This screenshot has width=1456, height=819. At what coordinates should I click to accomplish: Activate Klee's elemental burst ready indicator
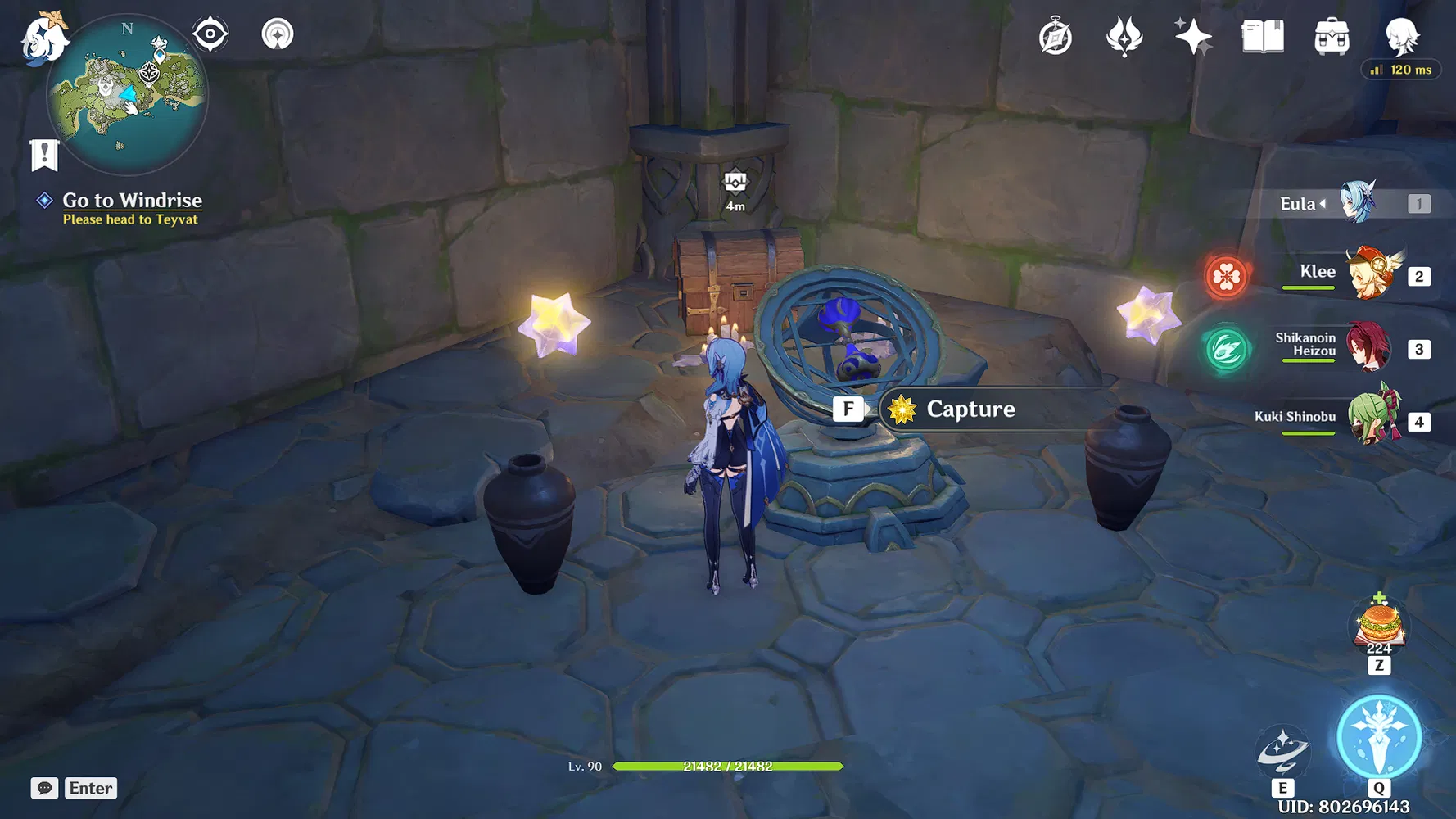(x=1226, y=278)
